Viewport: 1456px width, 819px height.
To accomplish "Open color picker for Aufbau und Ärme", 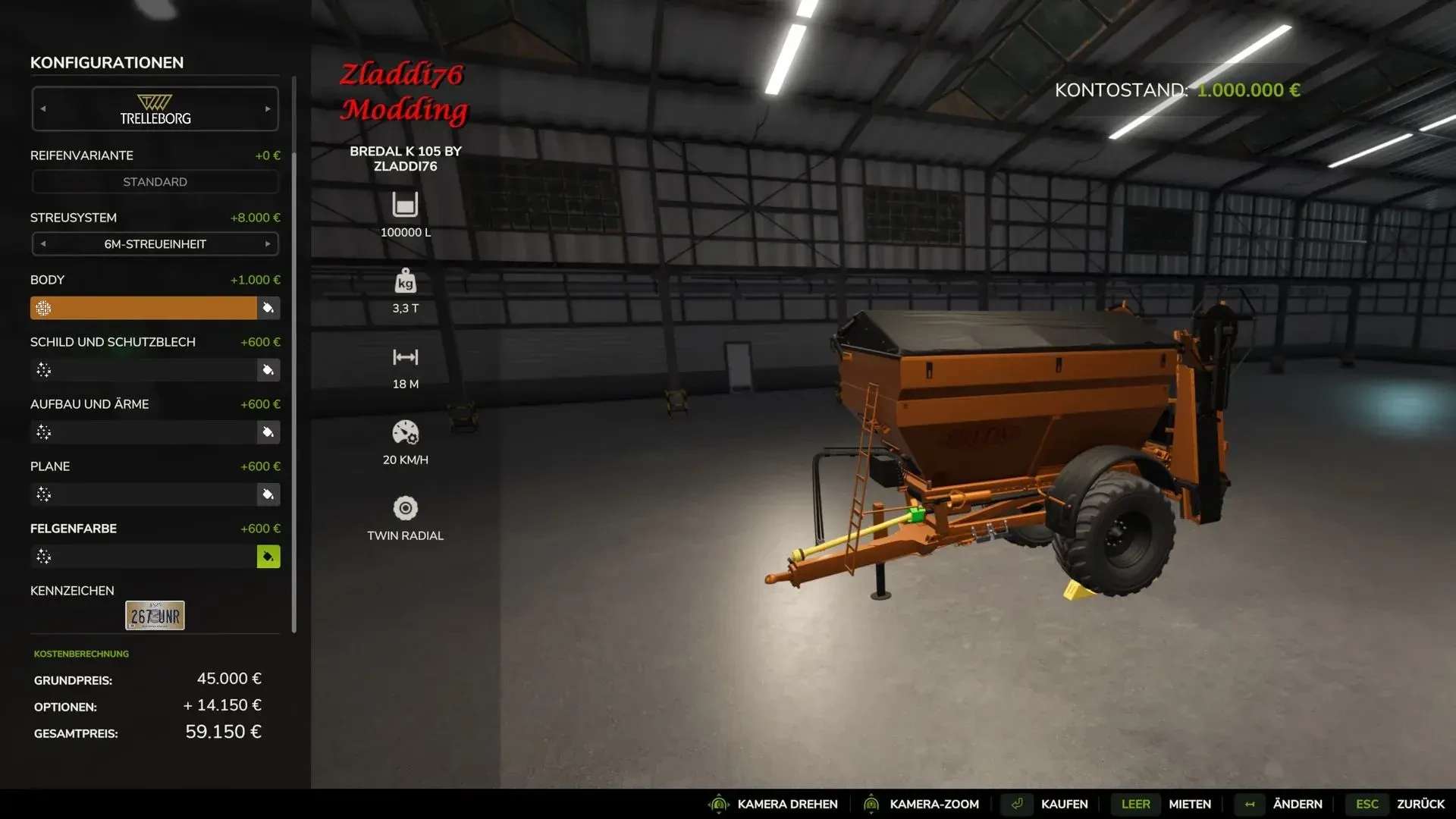I will click(268, 432).
